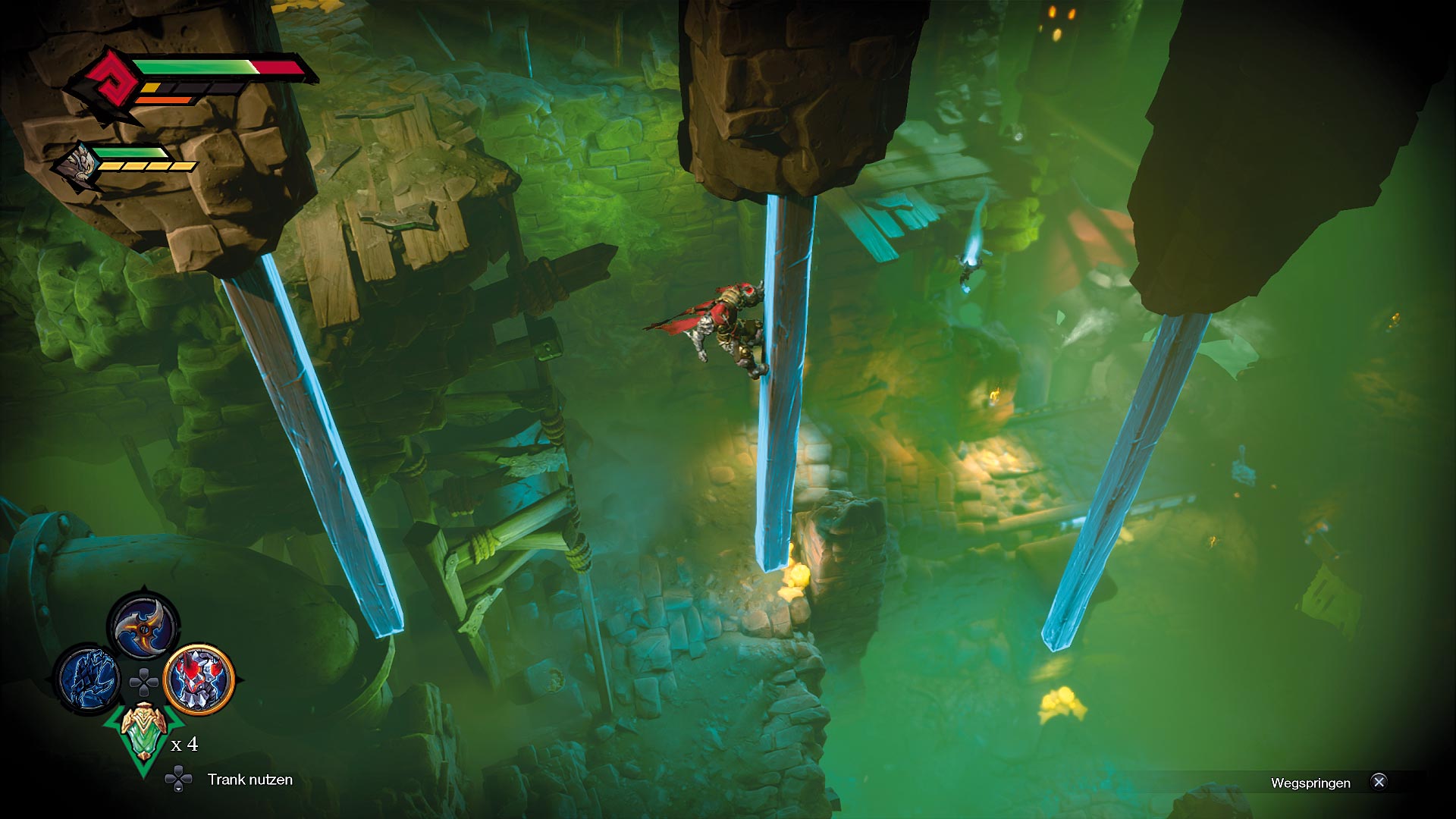1456x819 pixels.
Task: Select the blue lightning stone ability
Action: click(x=88, y=679)
